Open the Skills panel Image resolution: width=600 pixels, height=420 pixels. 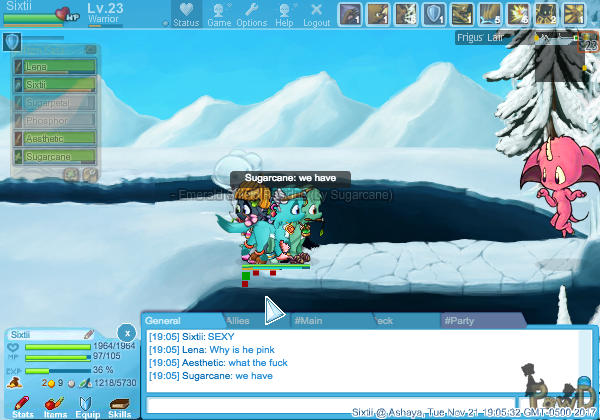point(120,406)
